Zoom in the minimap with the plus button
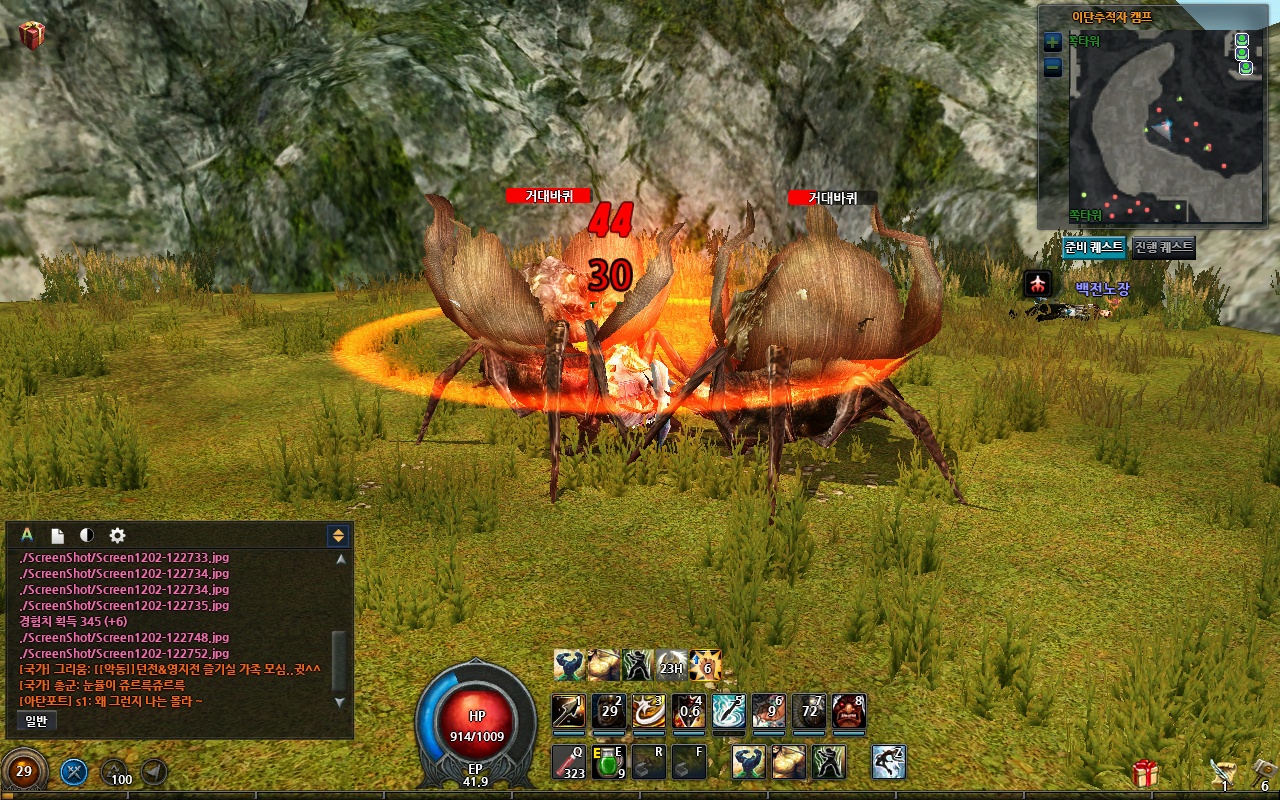Viewport: 1280px width, 800px height. point(1052,43)
